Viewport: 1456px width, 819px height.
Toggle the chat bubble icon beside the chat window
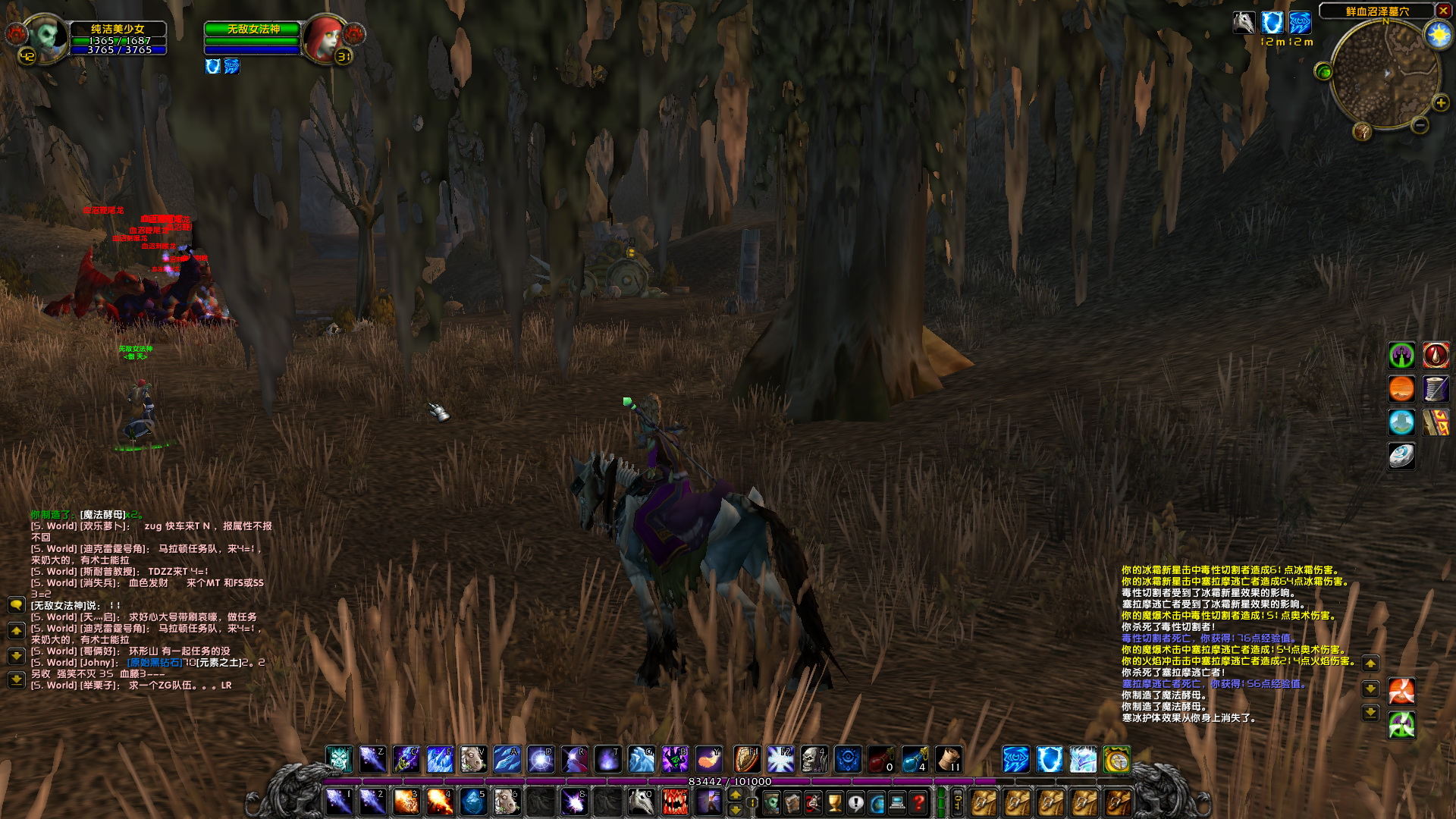point(17,605)
